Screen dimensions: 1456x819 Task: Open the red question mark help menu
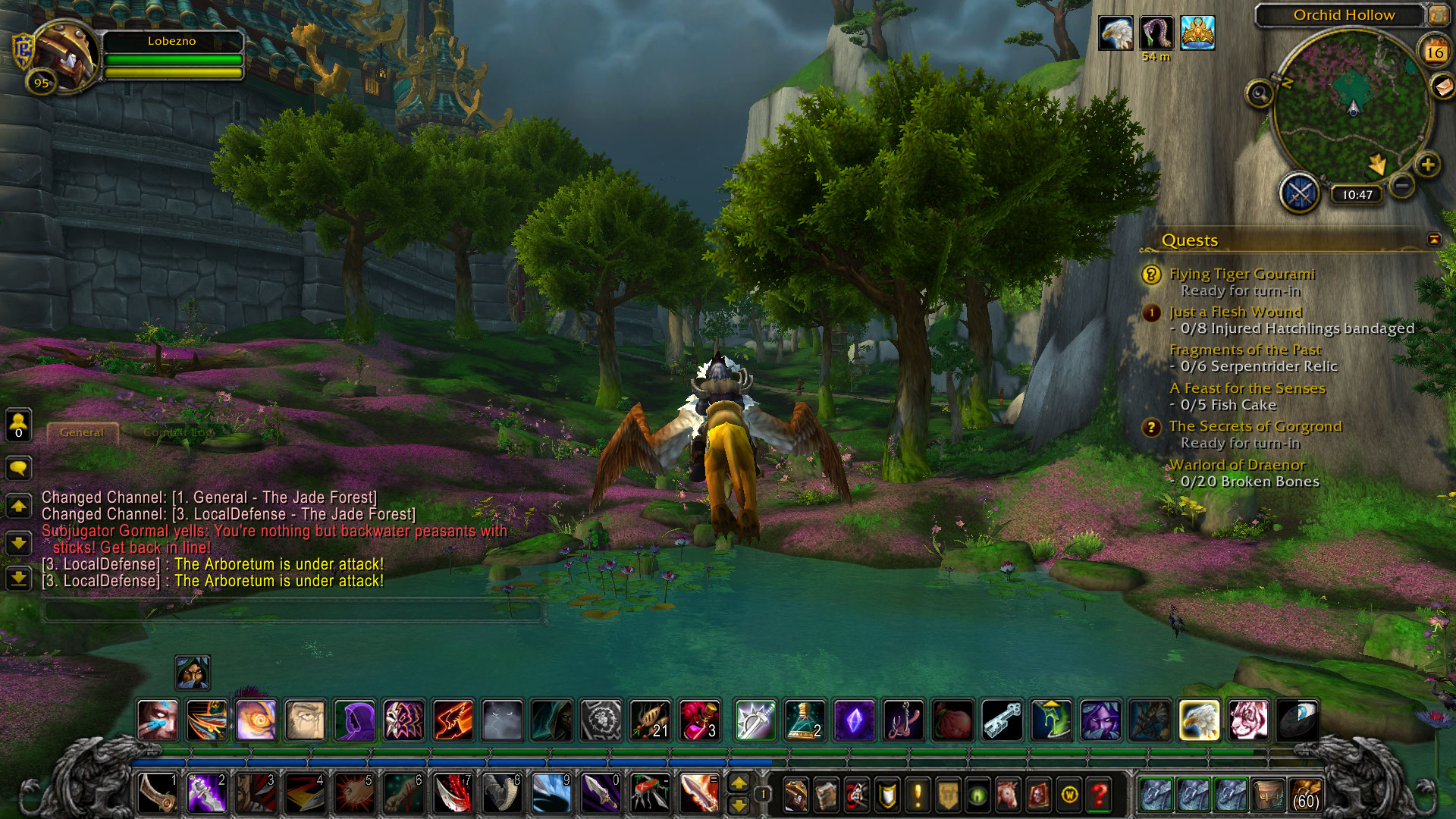(1099, 795)
